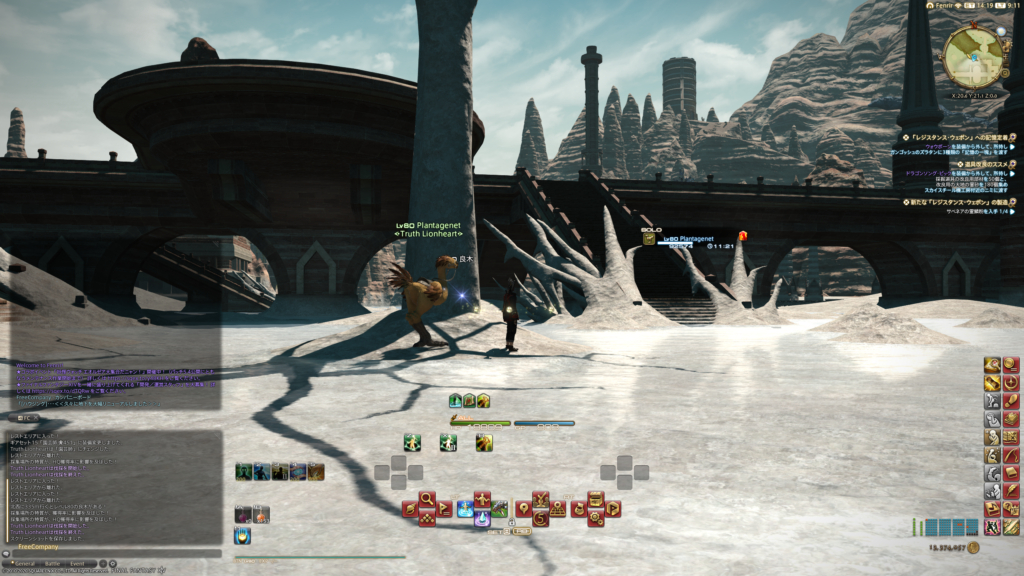Open the gear settings icon on cross hotbar
This screenshot has width=1024, height=576.
coord(594,518)
